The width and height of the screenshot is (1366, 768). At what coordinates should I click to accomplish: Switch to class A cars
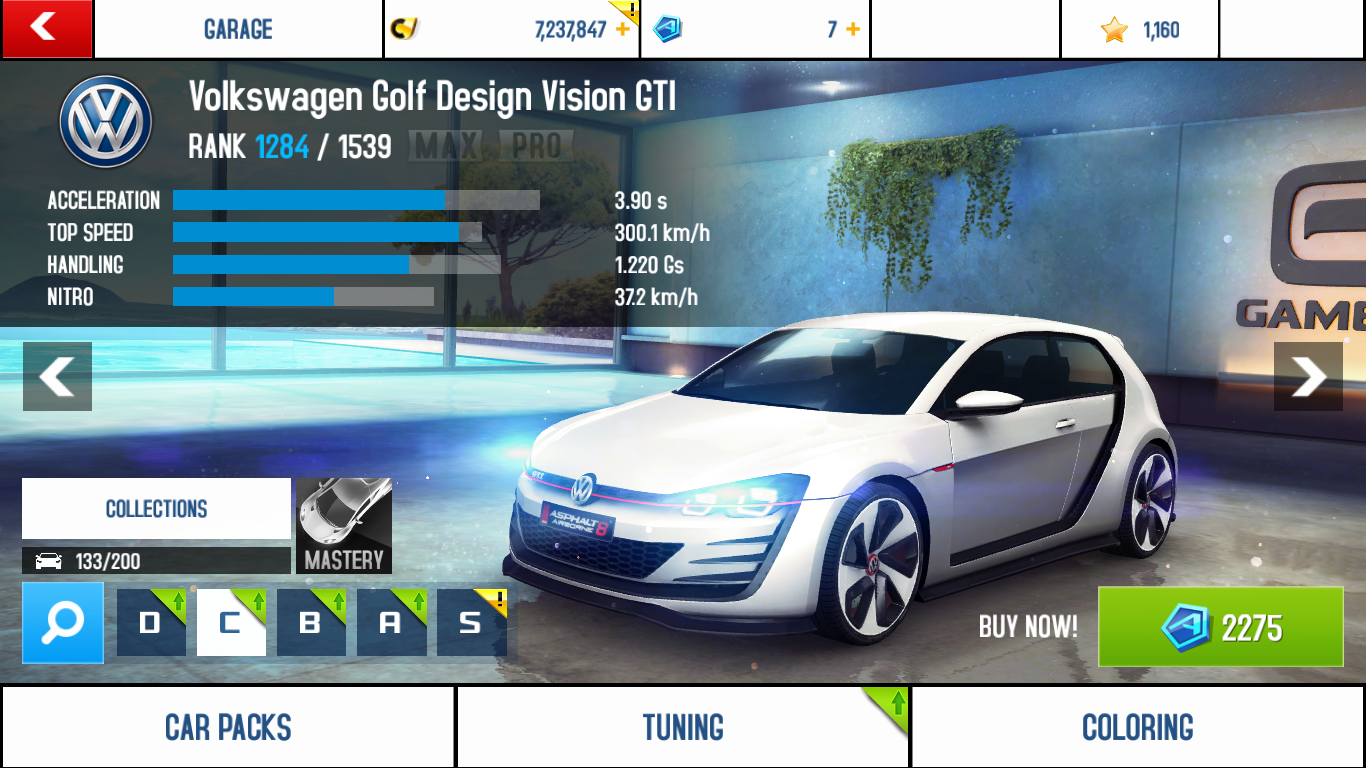click(x=391, y=623)
